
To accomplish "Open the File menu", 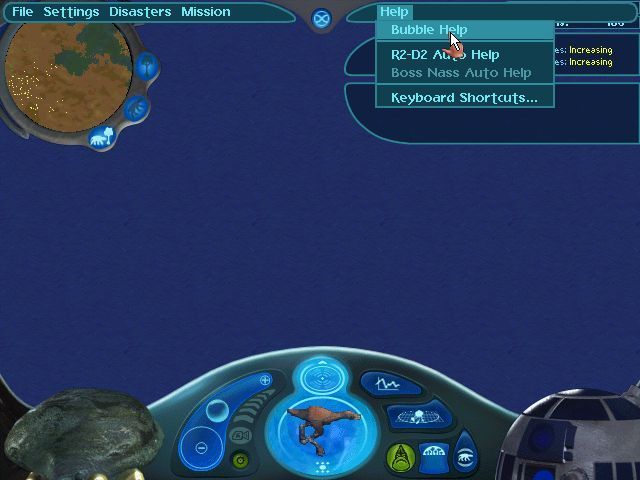I will pos(22,12).
